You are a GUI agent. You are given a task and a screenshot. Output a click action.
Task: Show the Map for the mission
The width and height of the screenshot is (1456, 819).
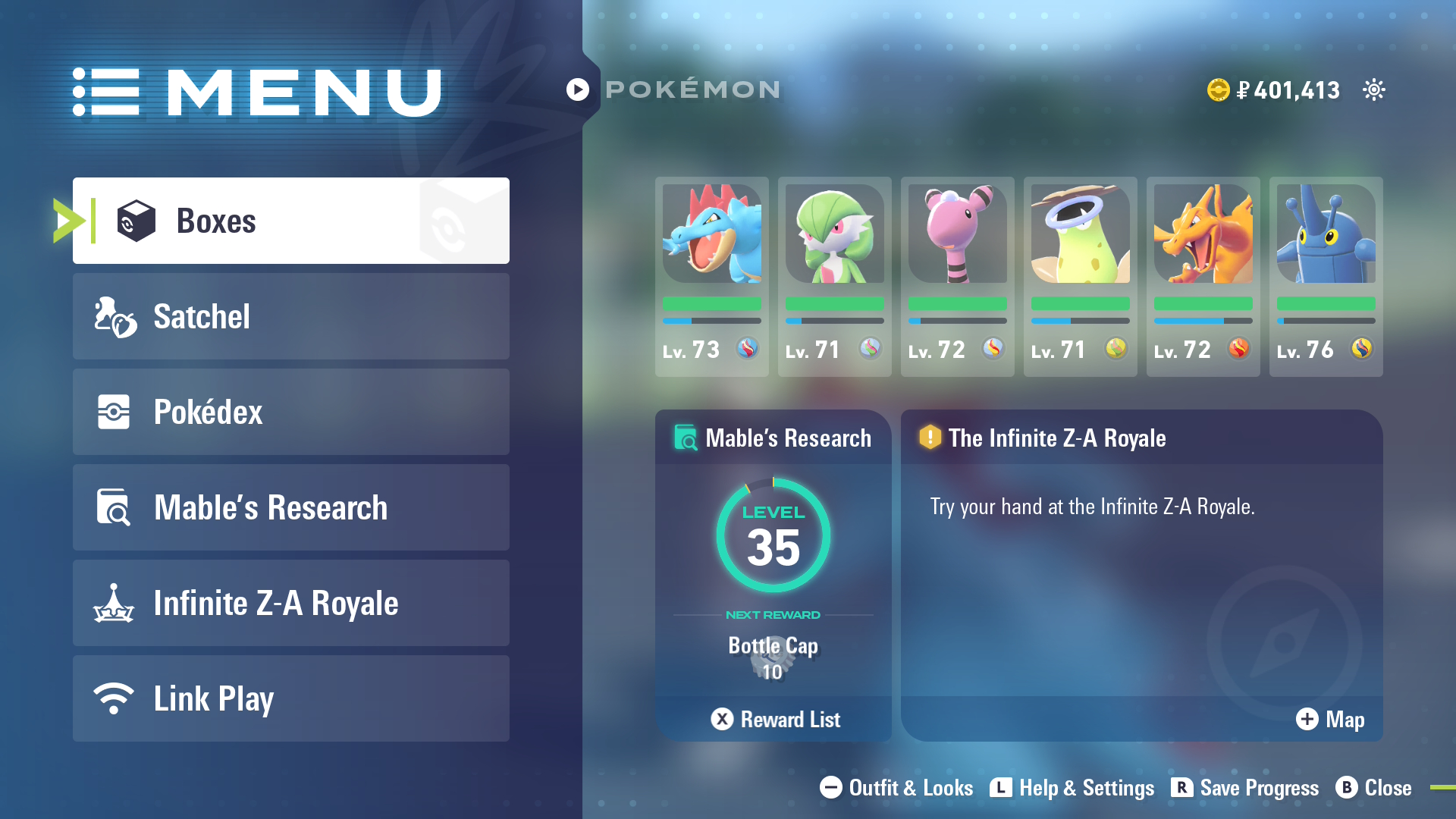(1330, 719)
